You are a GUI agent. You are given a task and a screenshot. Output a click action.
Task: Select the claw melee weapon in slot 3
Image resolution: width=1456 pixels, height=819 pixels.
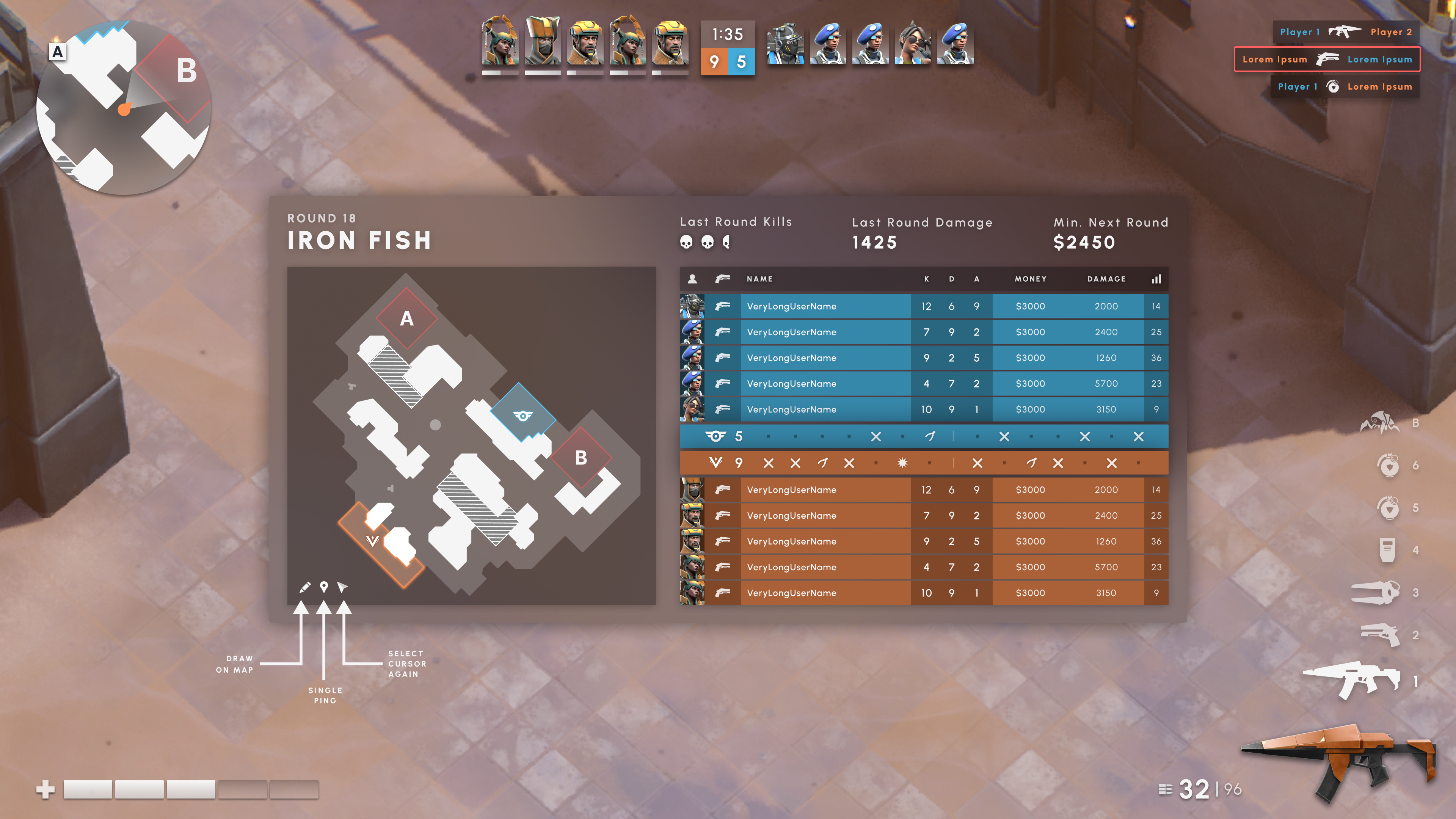pyautogui.click(x=1375, y=592)
